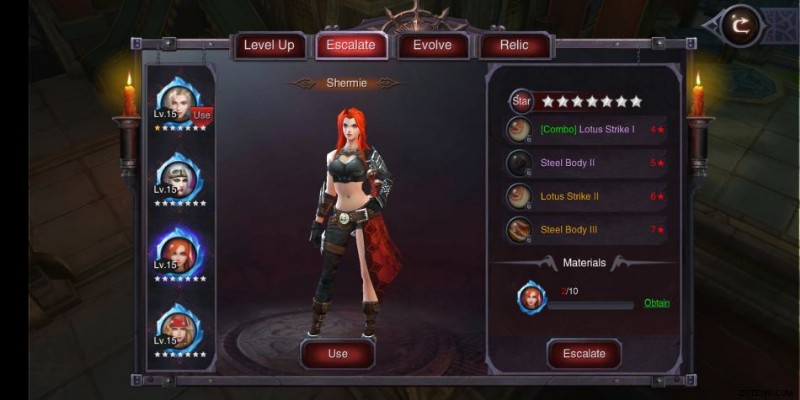Select the Evolve tab

point(433,45)
